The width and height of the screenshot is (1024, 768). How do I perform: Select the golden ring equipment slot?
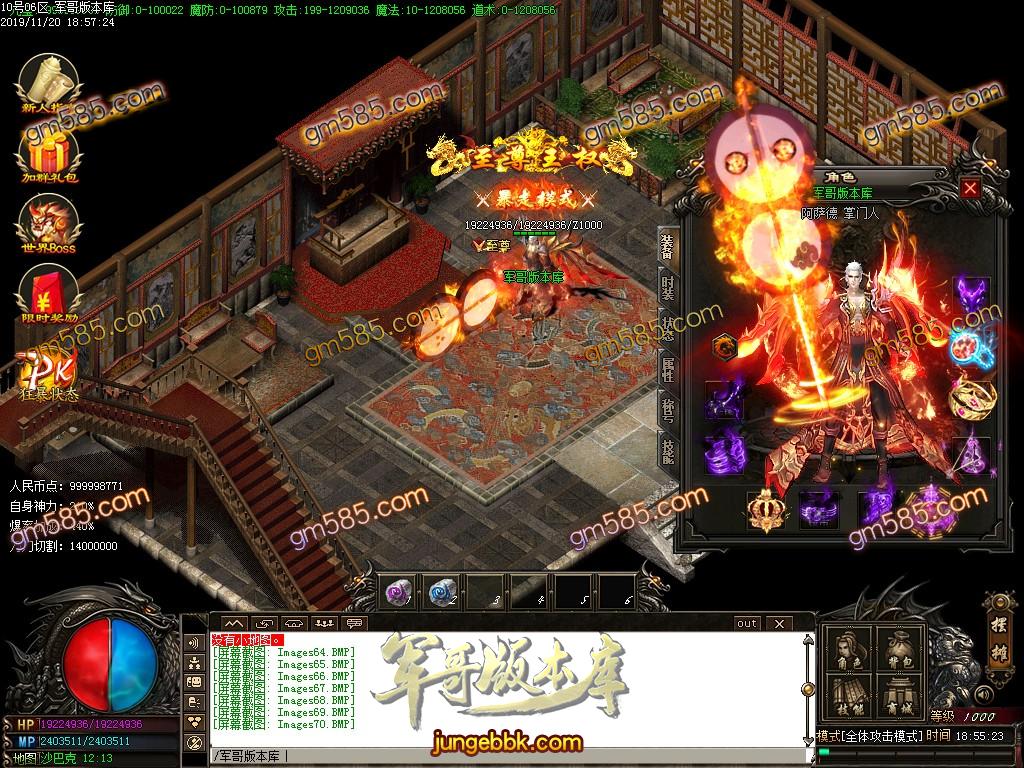(x=970, y=397)
